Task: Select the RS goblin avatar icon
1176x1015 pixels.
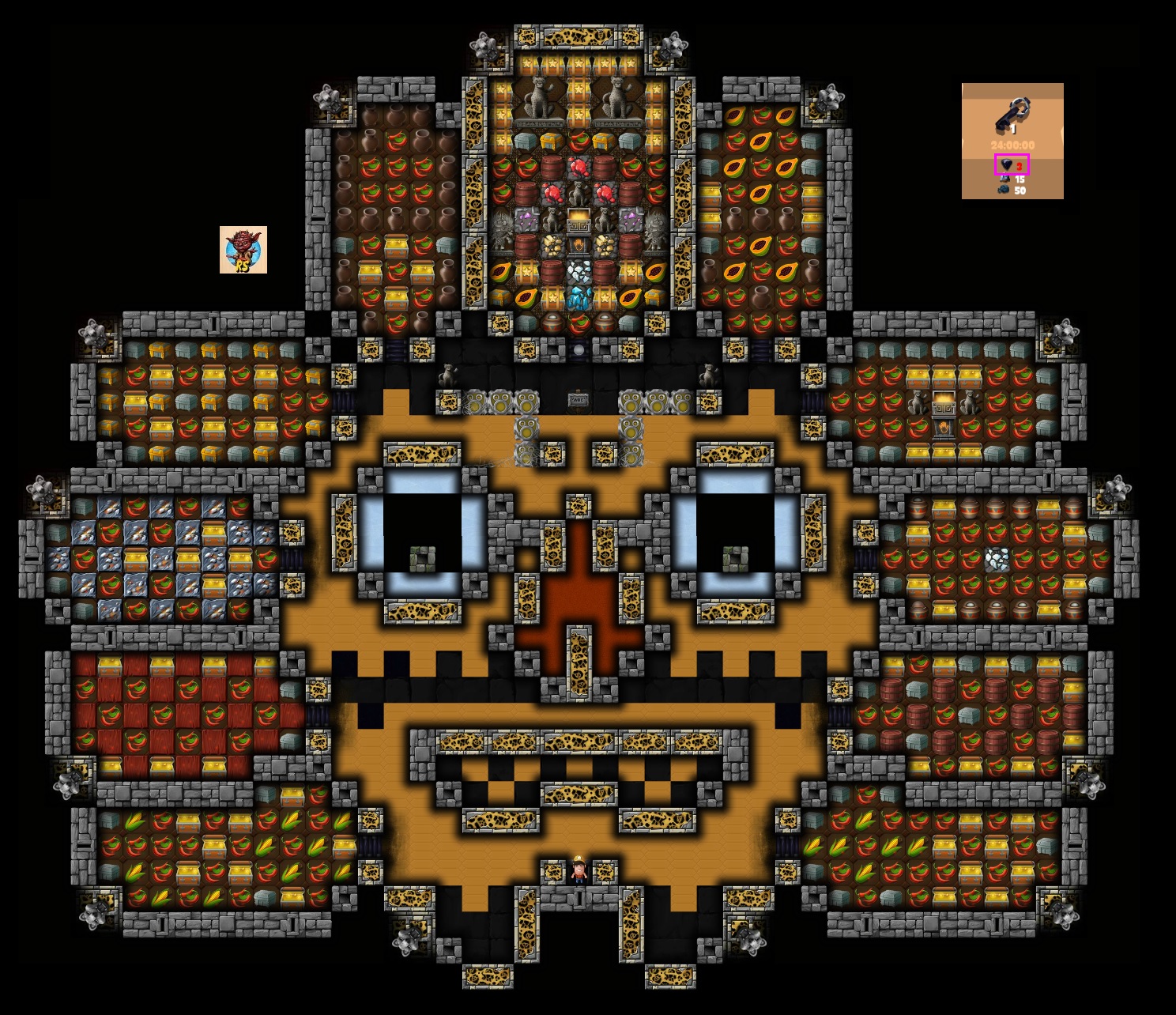Action: pos(245,251)
